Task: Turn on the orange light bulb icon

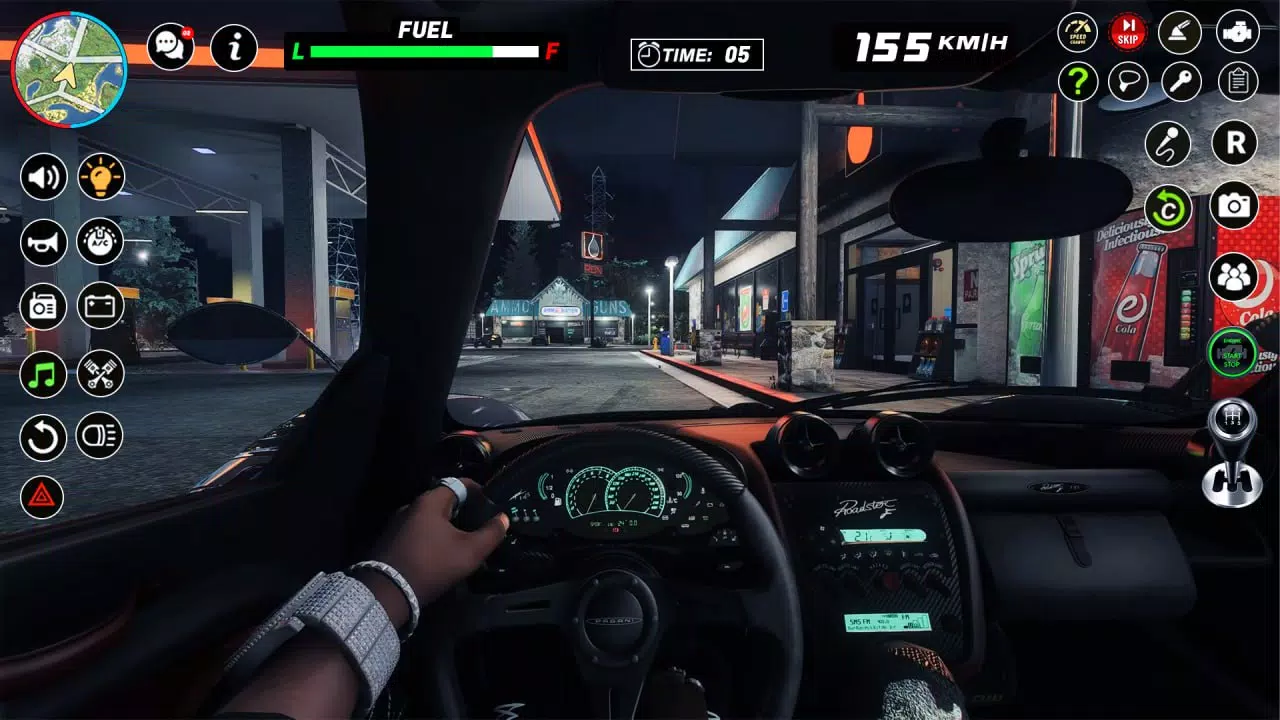Action: click(x=101, y=177)
